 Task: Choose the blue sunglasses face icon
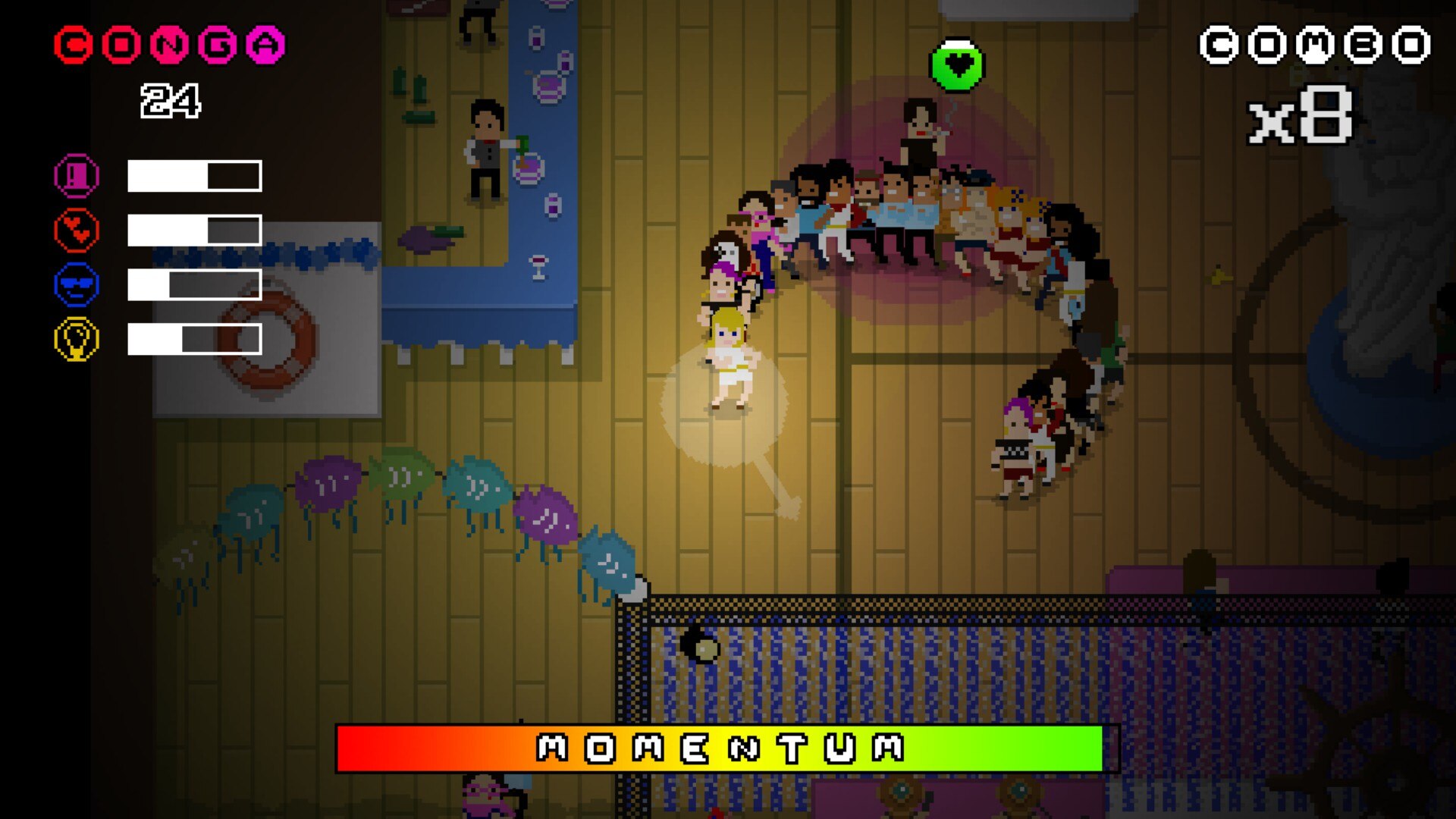[x=77, y=285]
